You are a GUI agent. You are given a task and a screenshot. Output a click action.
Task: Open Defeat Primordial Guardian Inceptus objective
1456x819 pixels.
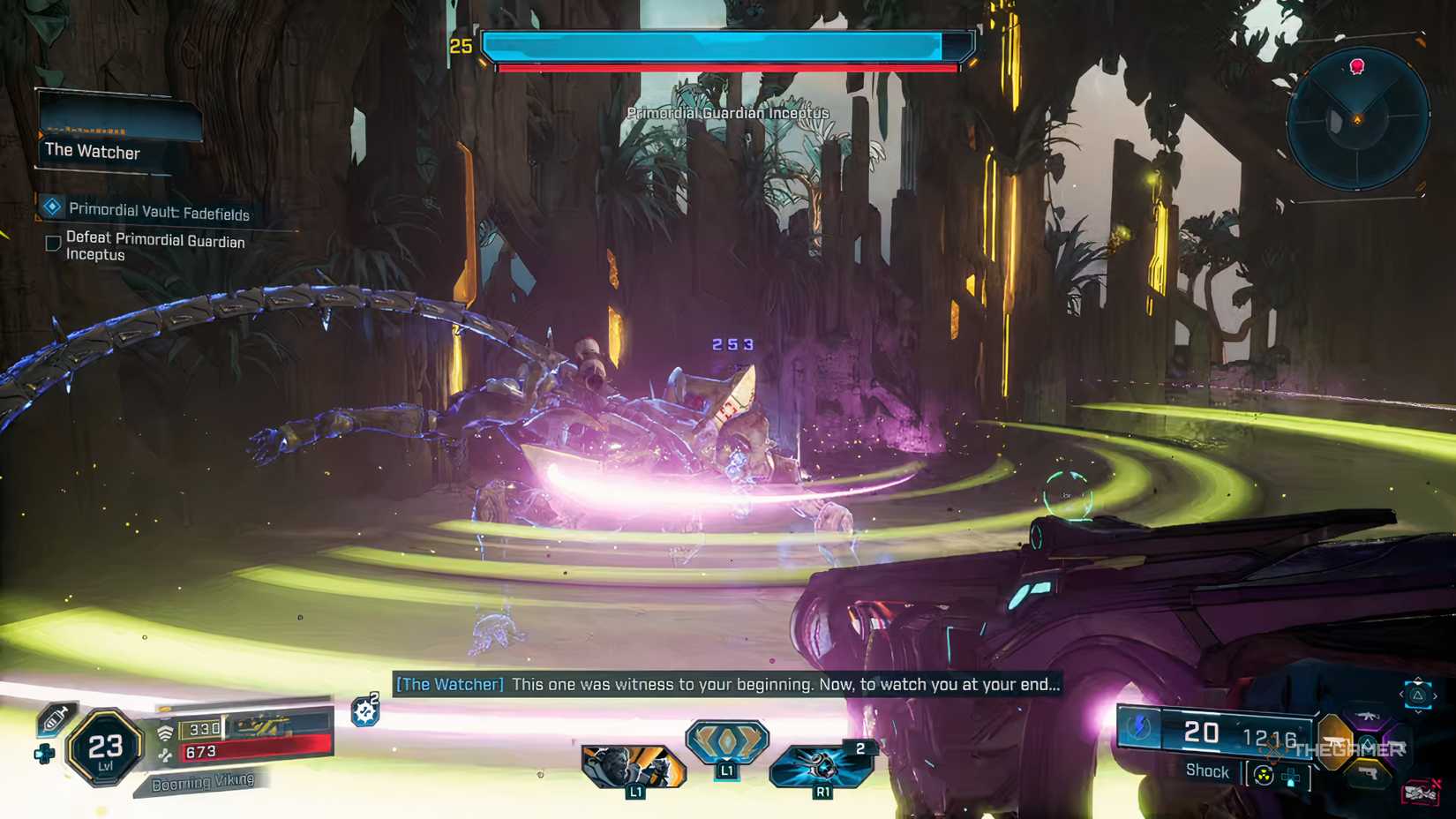click(154, 244)
